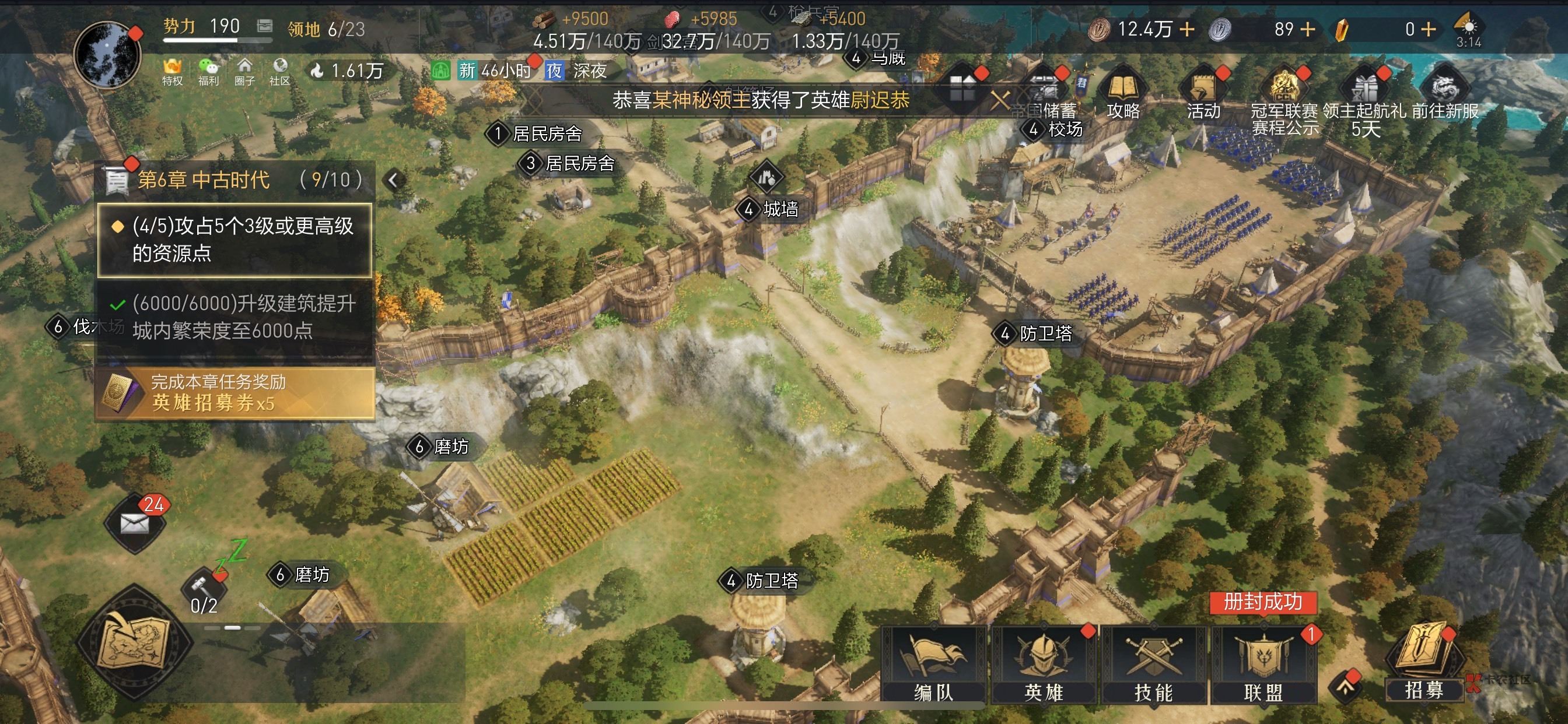Collapse the chapter quest panel arrow
Screen dimensions: 1568x724
[394, 180]
